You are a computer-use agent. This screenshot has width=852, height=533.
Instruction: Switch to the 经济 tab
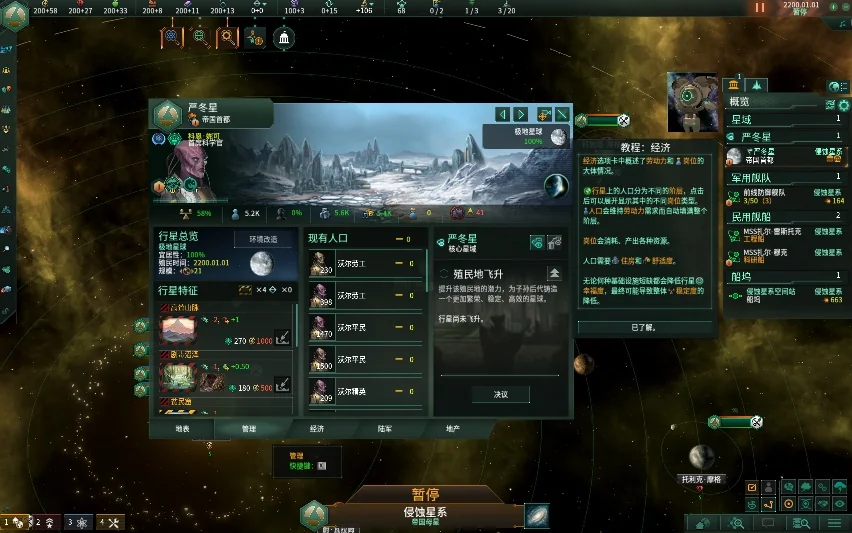coord(316,428)
